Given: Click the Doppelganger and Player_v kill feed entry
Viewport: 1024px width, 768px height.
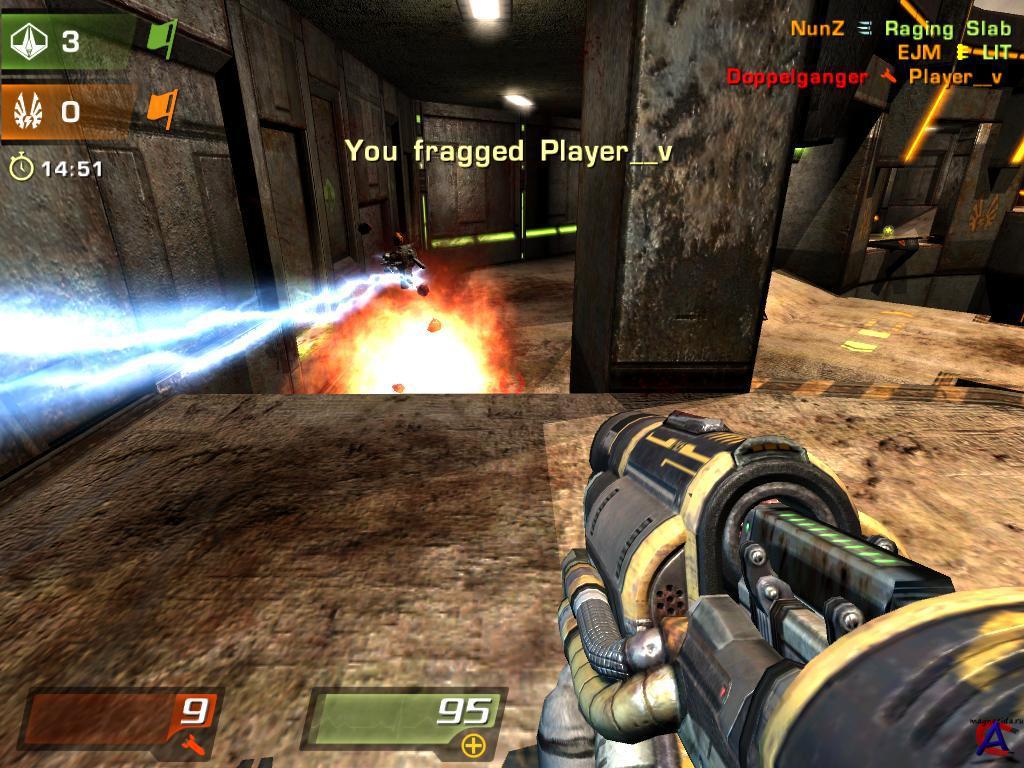Looking at the screenshot, I should 864,77.
